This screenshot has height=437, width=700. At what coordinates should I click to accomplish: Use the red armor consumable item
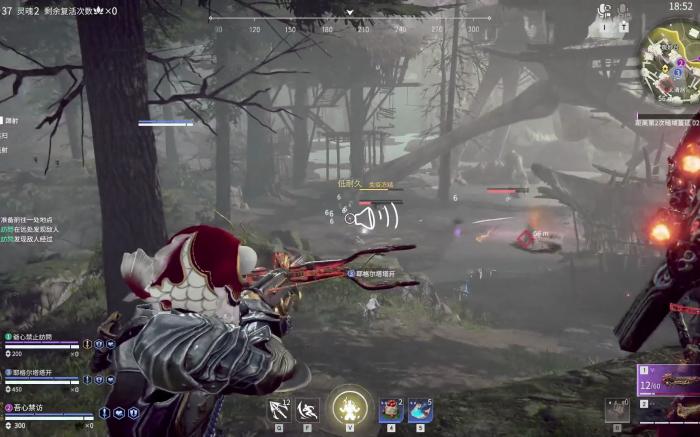(x=390, y=409)
